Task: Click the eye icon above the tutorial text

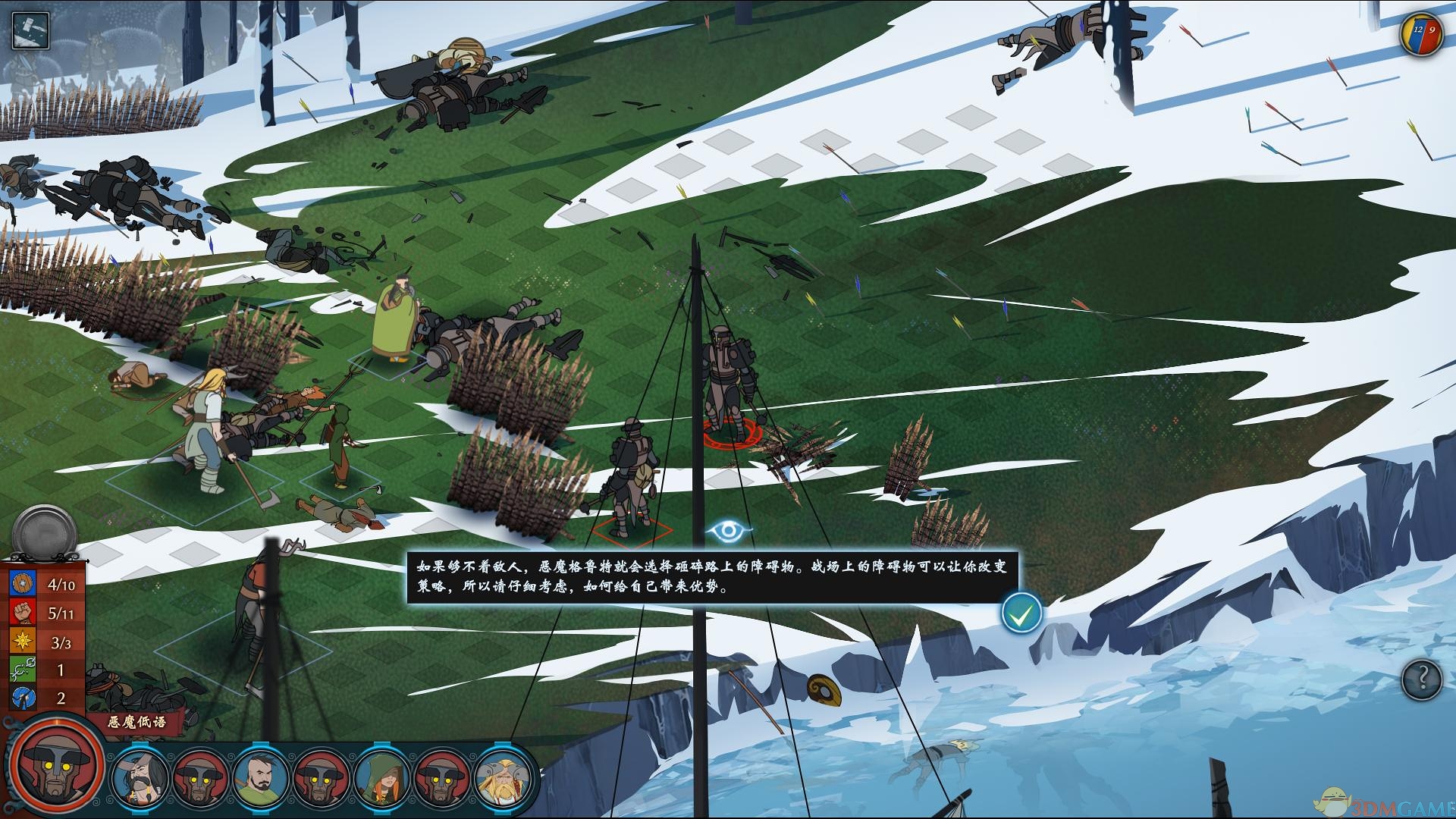Action: 729,531
